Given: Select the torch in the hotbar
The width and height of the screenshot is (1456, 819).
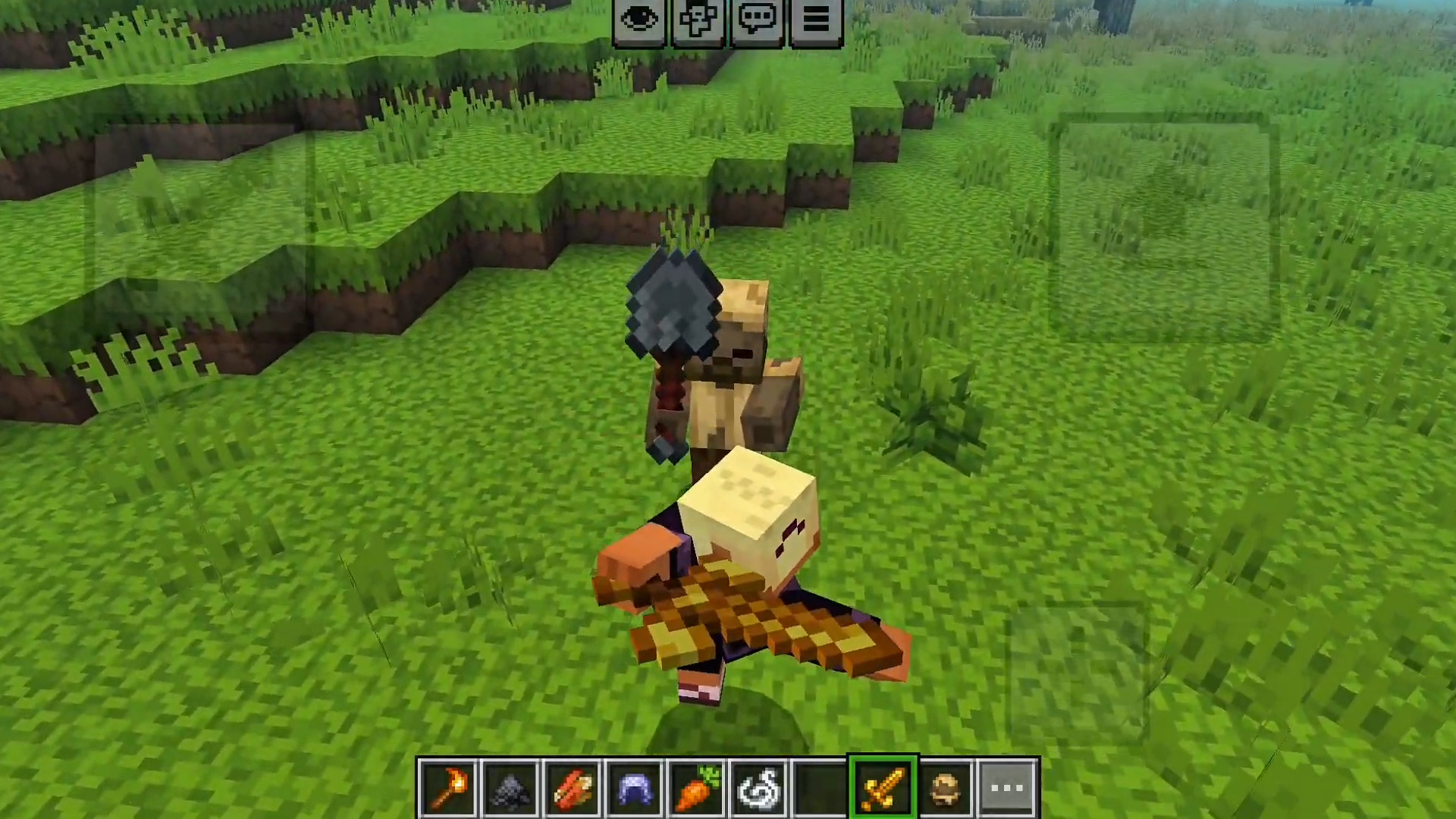Looking at the screenshot, I should tap(449, 786).
